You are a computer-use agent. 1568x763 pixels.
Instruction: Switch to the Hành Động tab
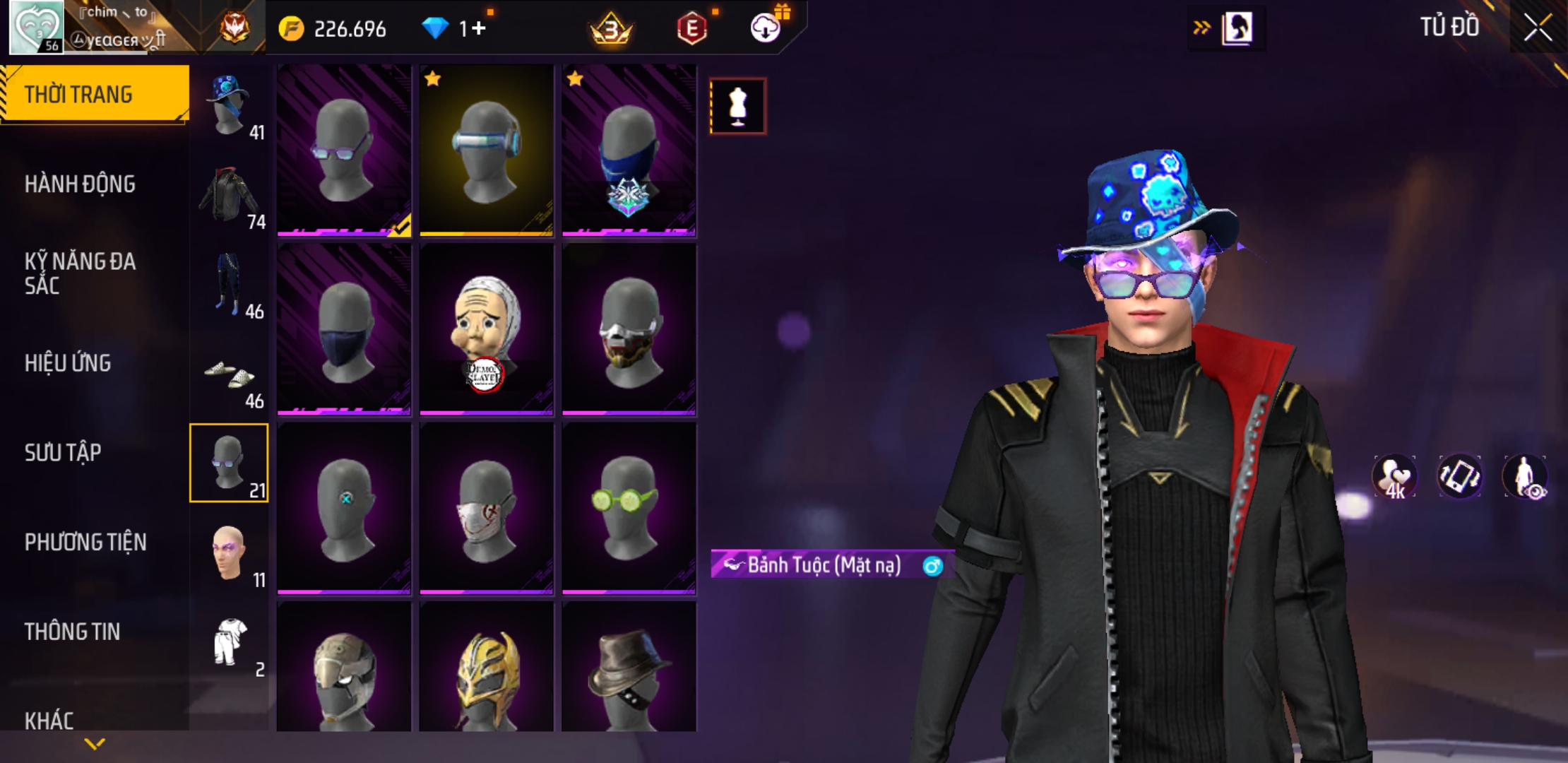click(x=80, y=184)
